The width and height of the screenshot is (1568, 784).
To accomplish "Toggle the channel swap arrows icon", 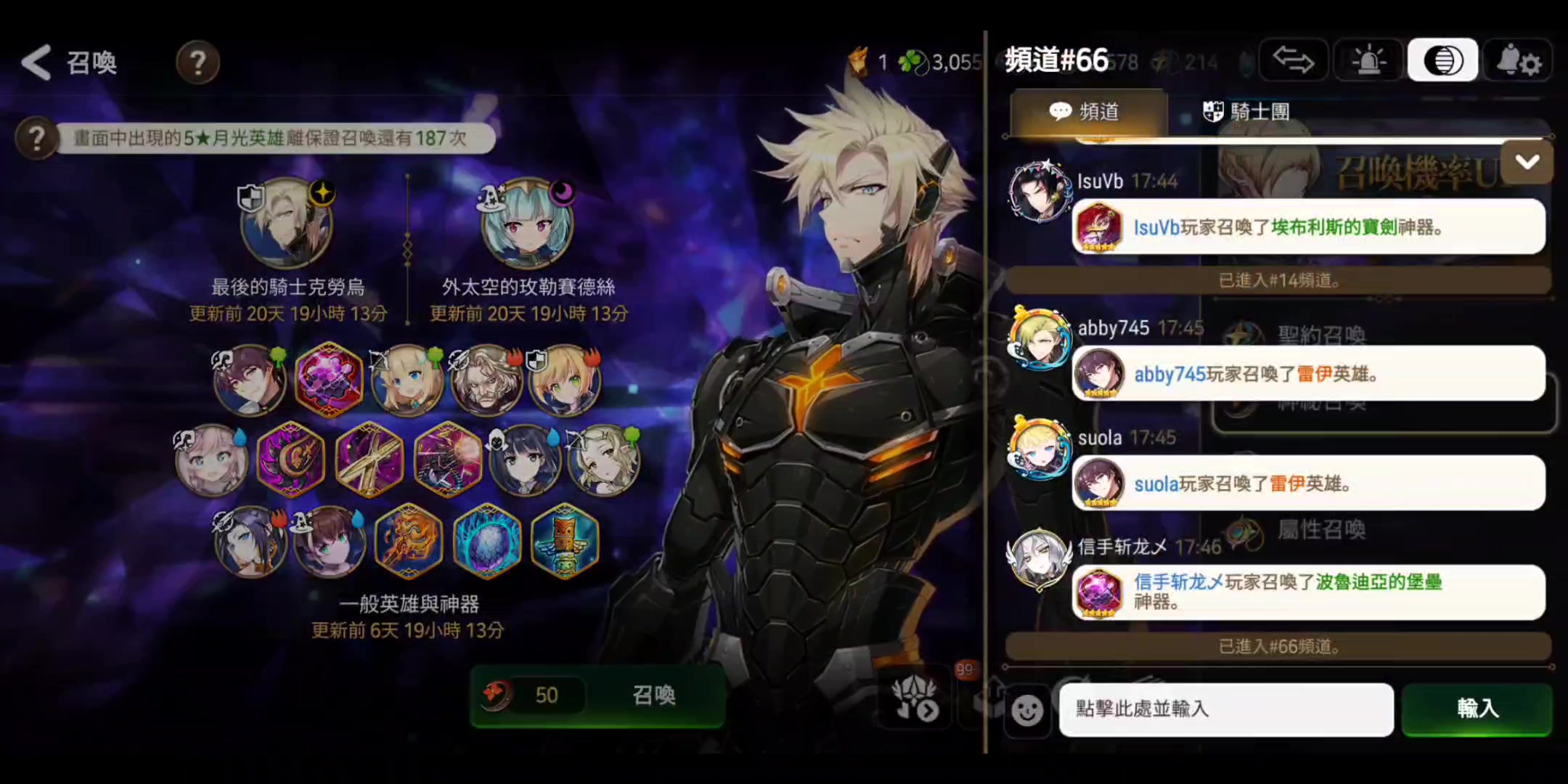I will [1293, 60].
